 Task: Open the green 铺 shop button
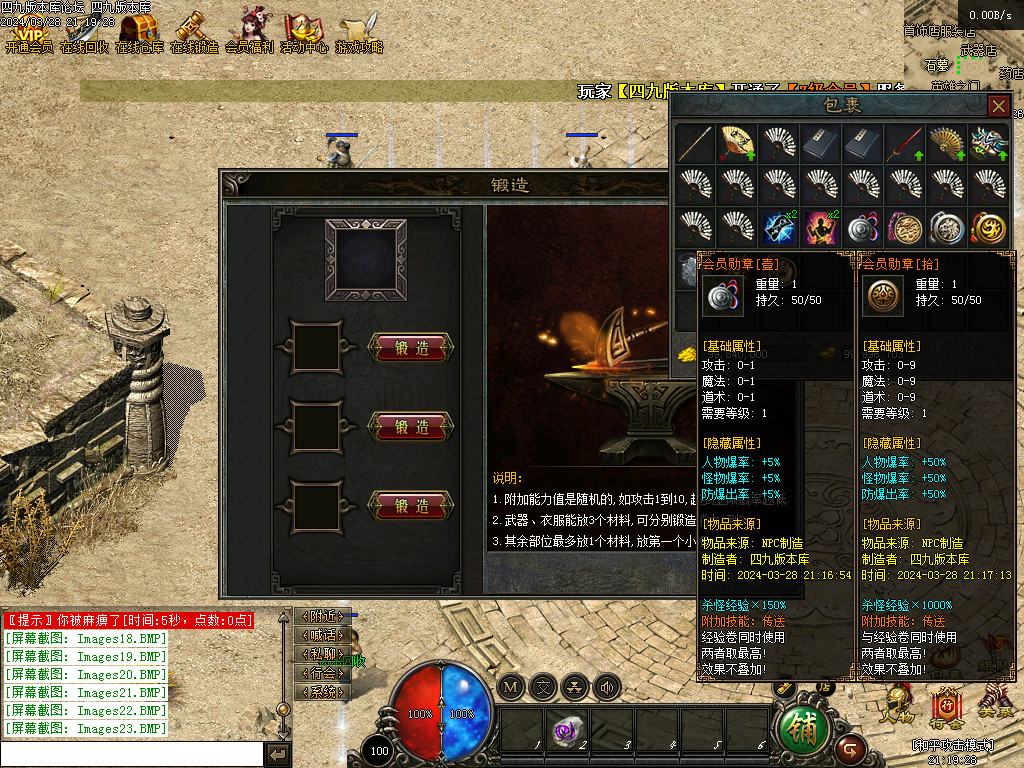coord(804,730)
